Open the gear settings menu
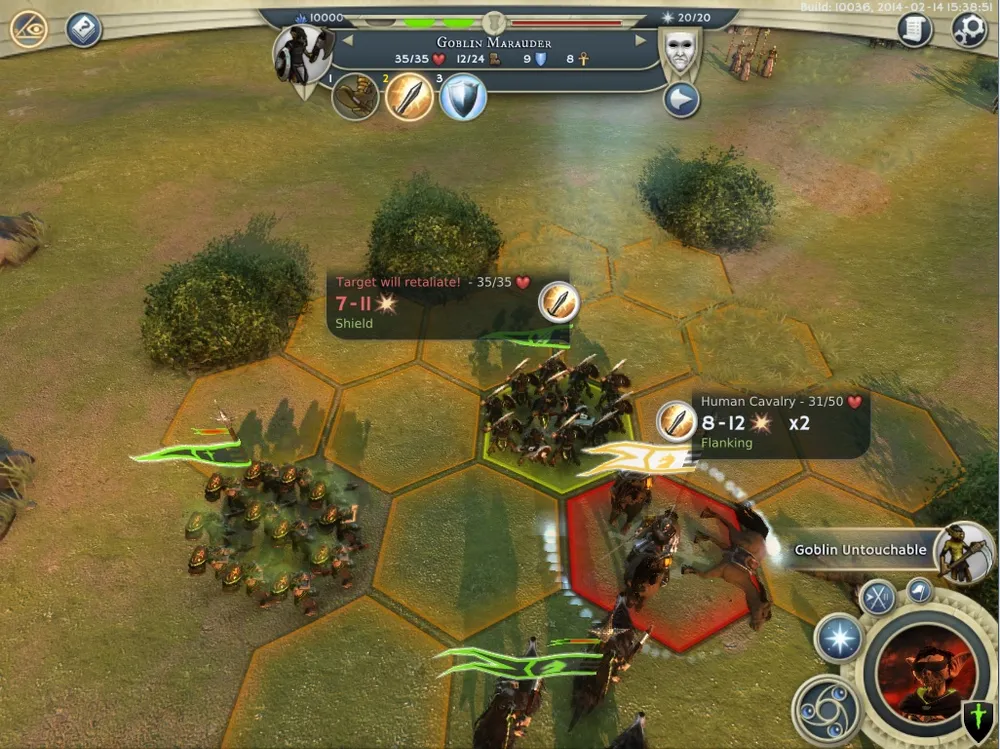Image resolution: width=1000 pixels, height=749 pixels. tap(968, 30)
